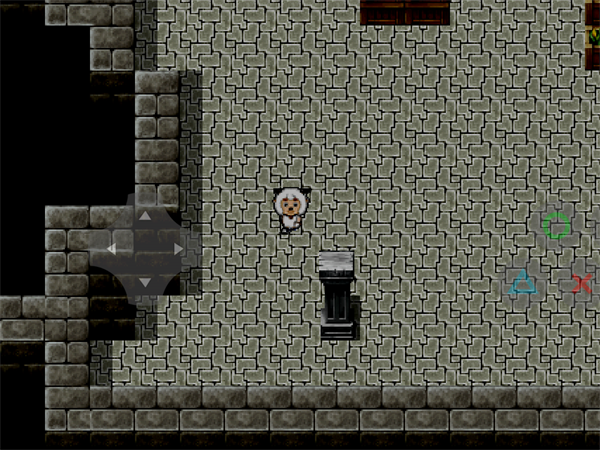Image resolution: width=600 pixels, height=450 pixels.
Task: Tap the D-pad up arrow
Action: click(144, 215)
